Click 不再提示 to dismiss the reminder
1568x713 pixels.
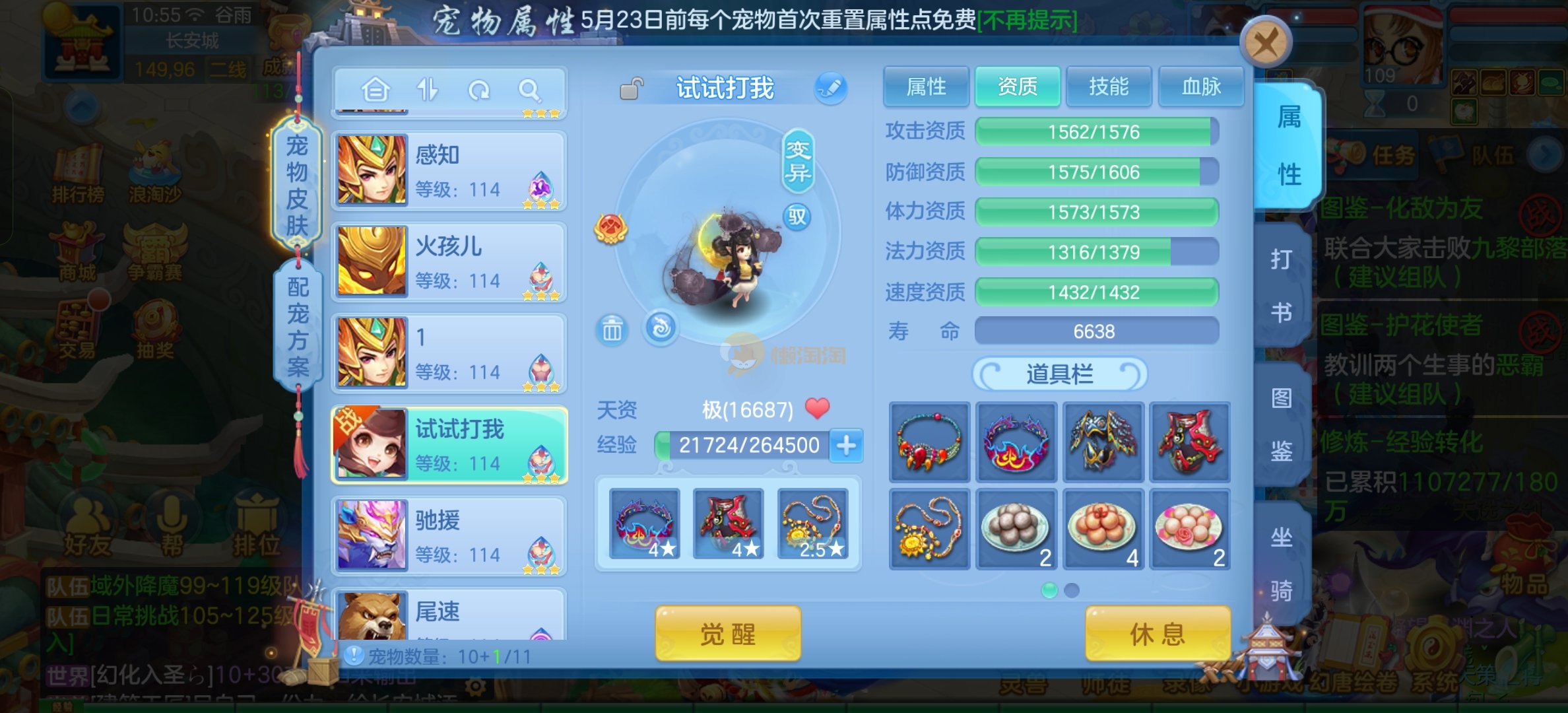(1027, 20)
